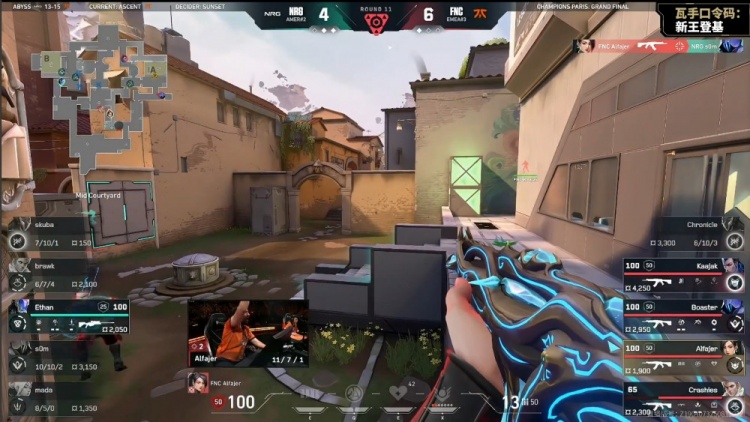Select the heart-shaped E ability icon
The width and height of the screenshot is (750, 422).
coord(398,391)
